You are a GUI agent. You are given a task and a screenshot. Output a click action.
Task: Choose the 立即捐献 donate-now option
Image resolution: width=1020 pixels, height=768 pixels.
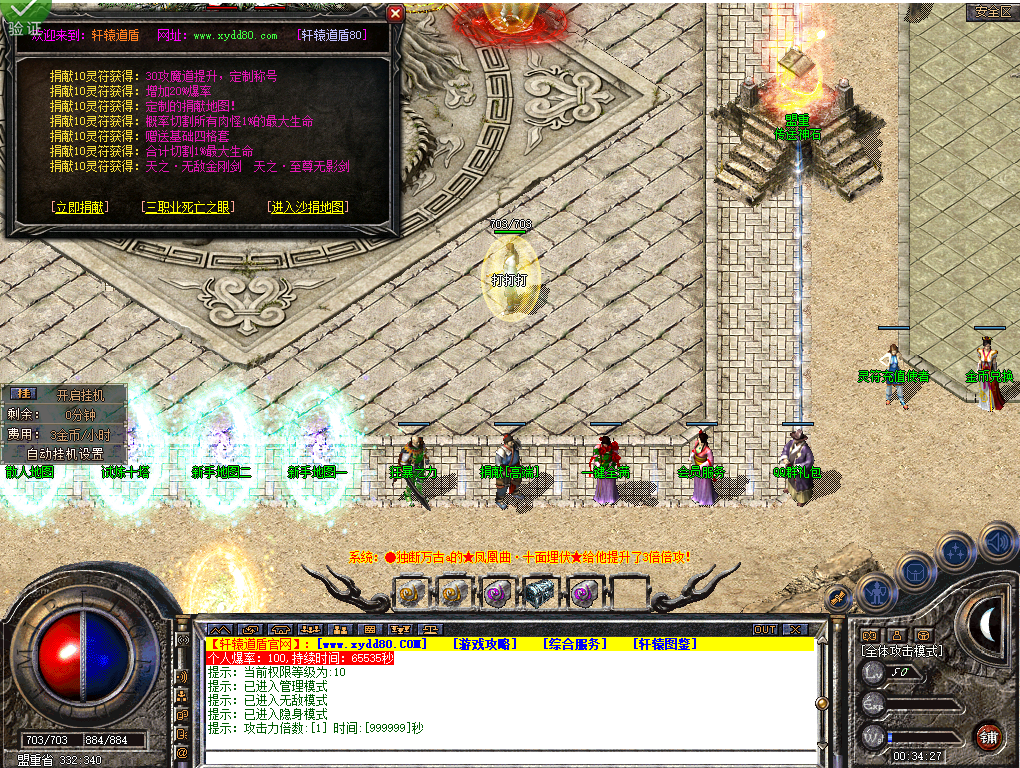pos(79,207)
